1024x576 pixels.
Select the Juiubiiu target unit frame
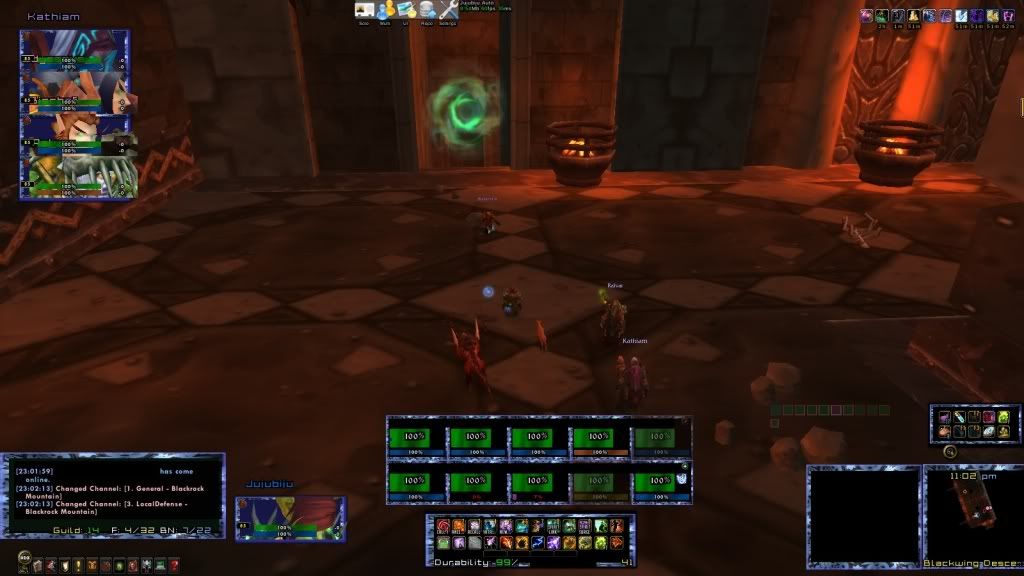coord(290,518)
